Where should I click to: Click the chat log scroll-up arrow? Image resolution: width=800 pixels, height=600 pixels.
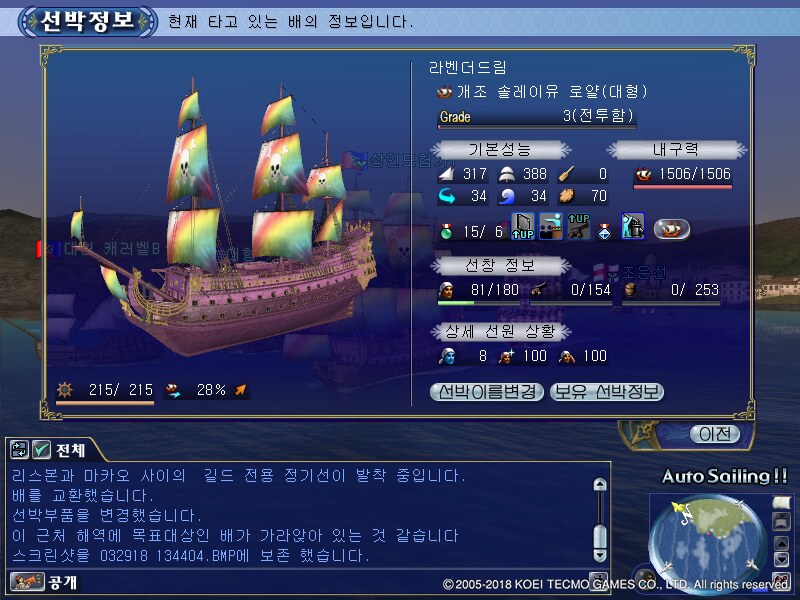599,485
